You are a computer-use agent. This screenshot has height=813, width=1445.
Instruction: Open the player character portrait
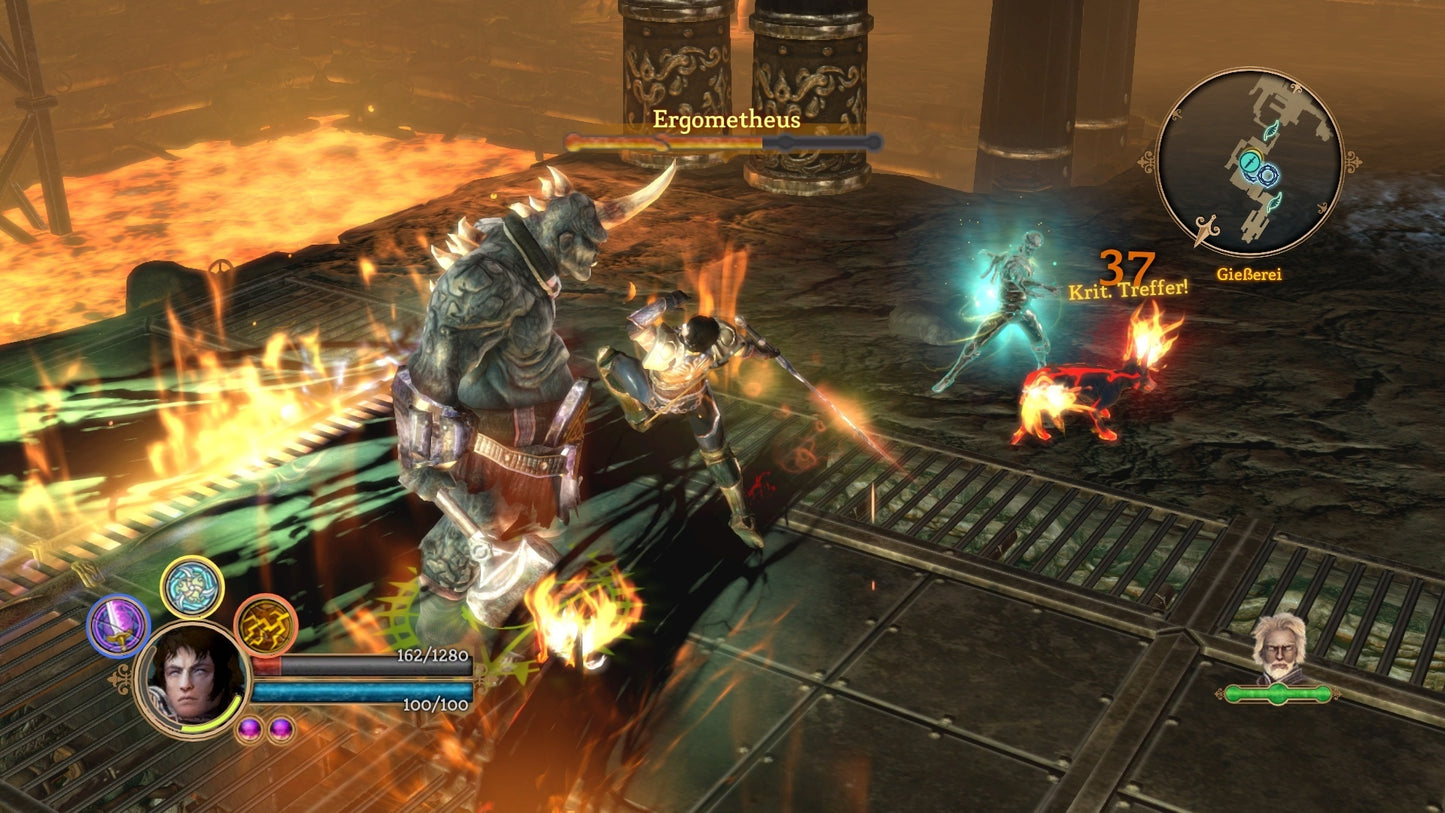(196, 679)
